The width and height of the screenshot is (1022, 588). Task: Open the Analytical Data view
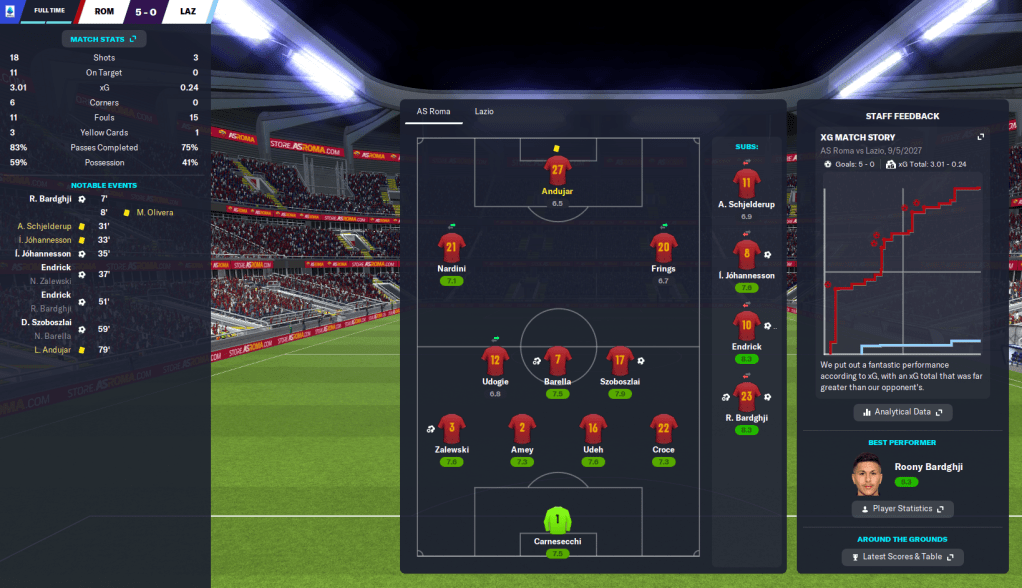tap(902, 412)
